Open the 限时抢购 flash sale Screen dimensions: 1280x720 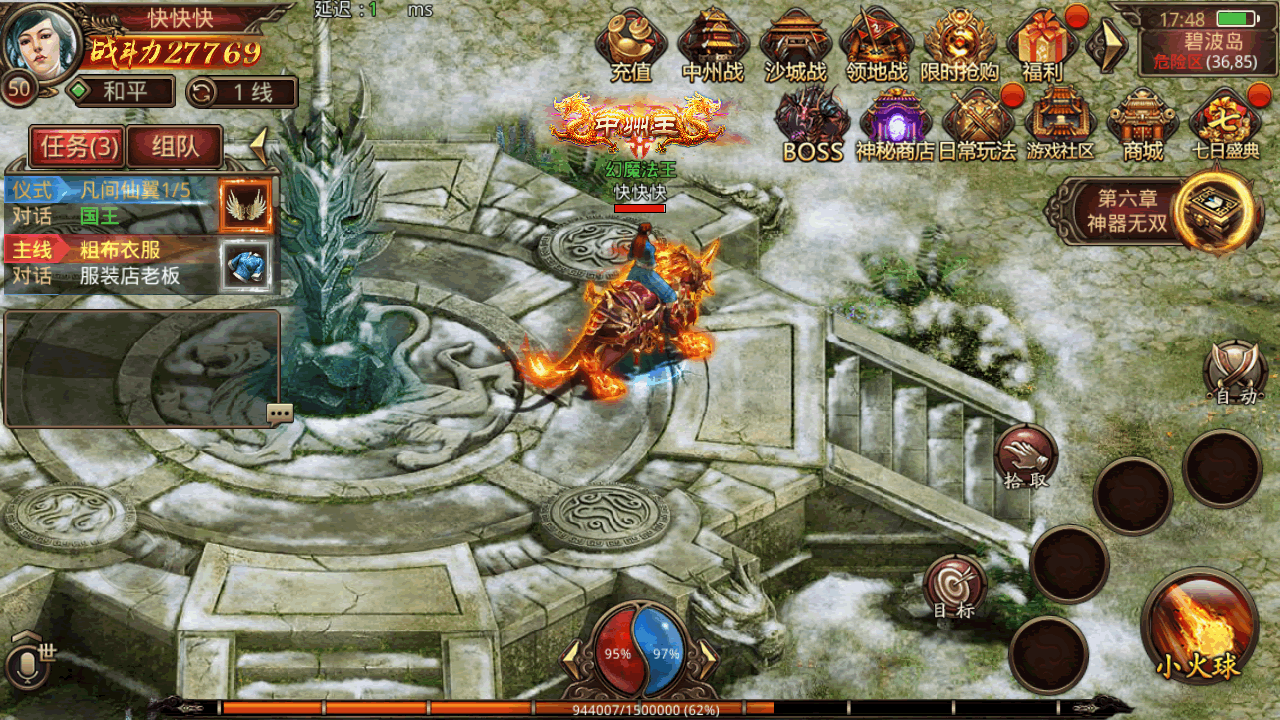click(x=960, y=43)
